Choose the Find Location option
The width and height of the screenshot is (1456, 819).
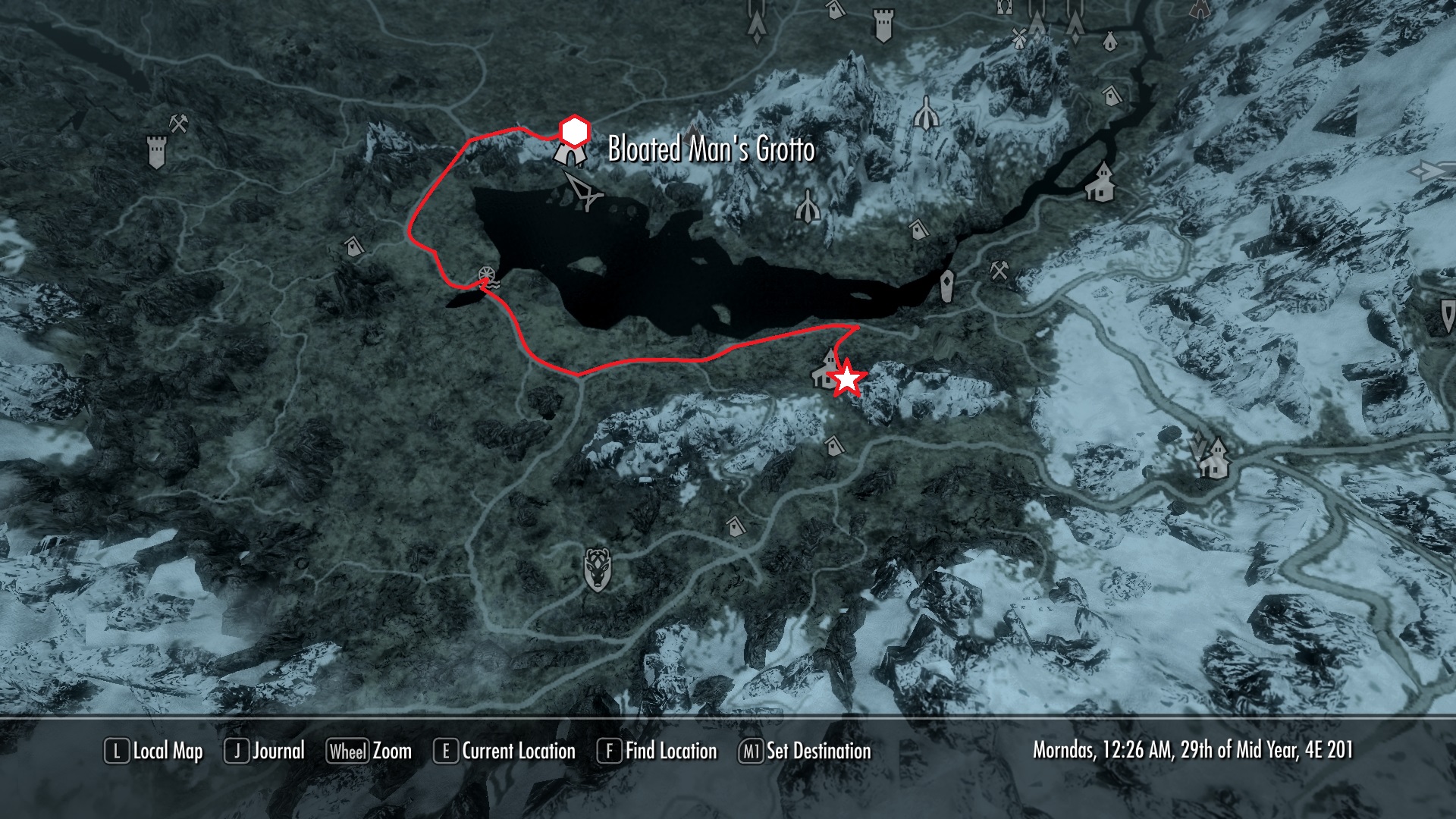(x=657, y=751)
